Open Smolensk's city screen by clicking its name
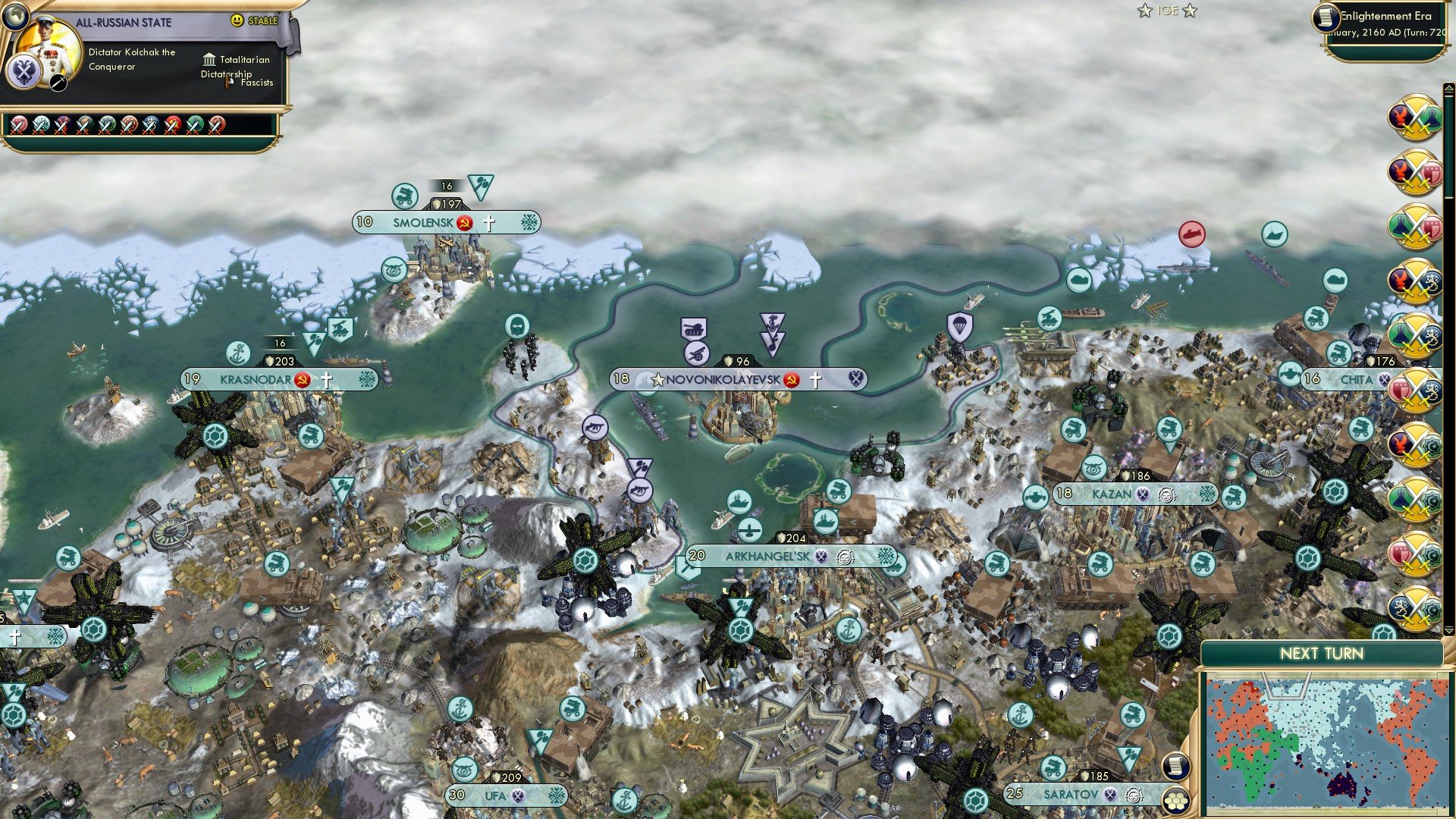The height and width of the screenshot is (819, 1456). tap(423, 222)
